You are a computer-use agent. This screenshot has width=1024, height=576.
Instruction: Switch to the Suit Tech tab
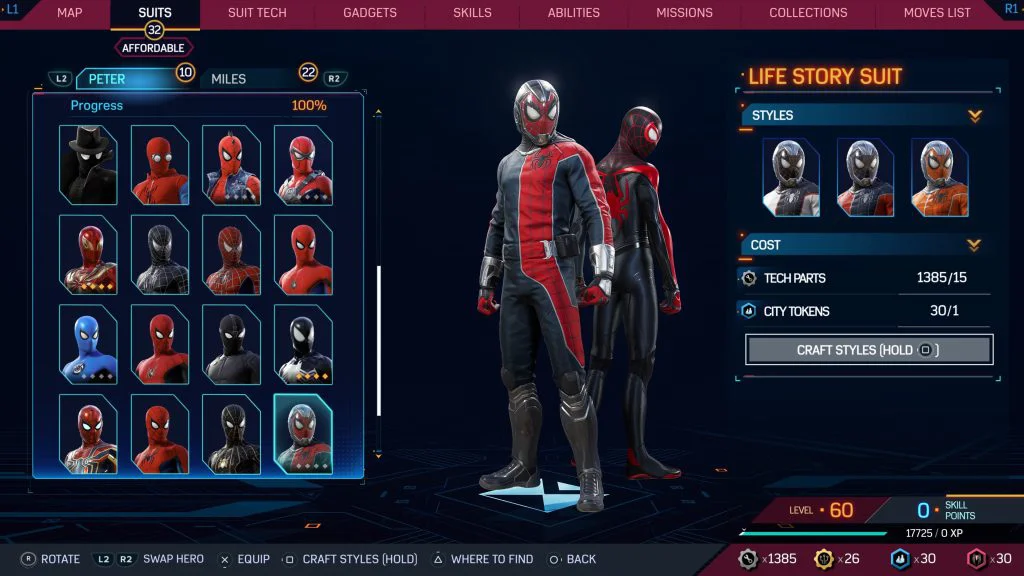(257, 13)
